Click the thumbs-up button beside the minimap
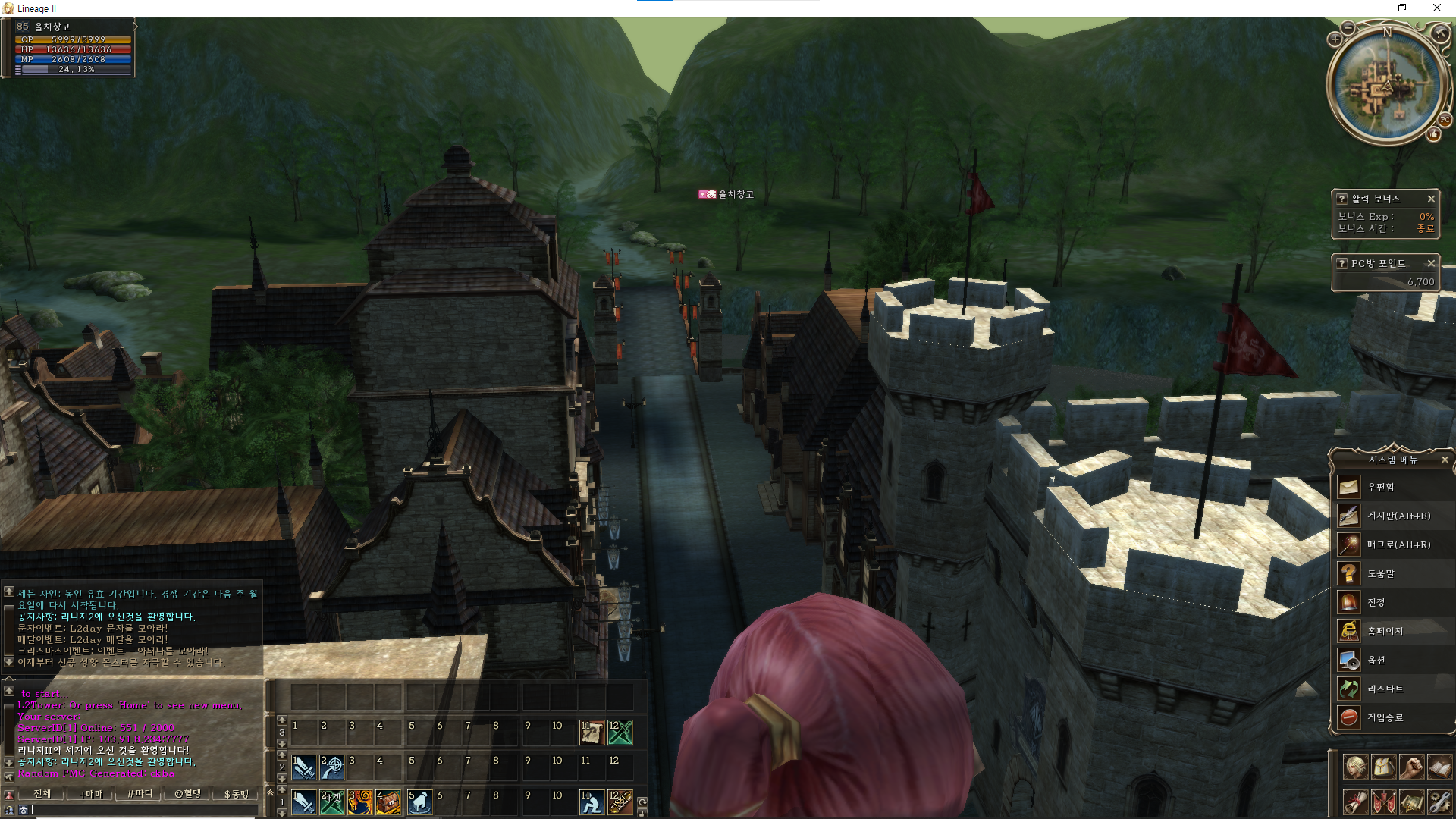This screenshot has width=1456, height=819. [x=1433, y=135]
